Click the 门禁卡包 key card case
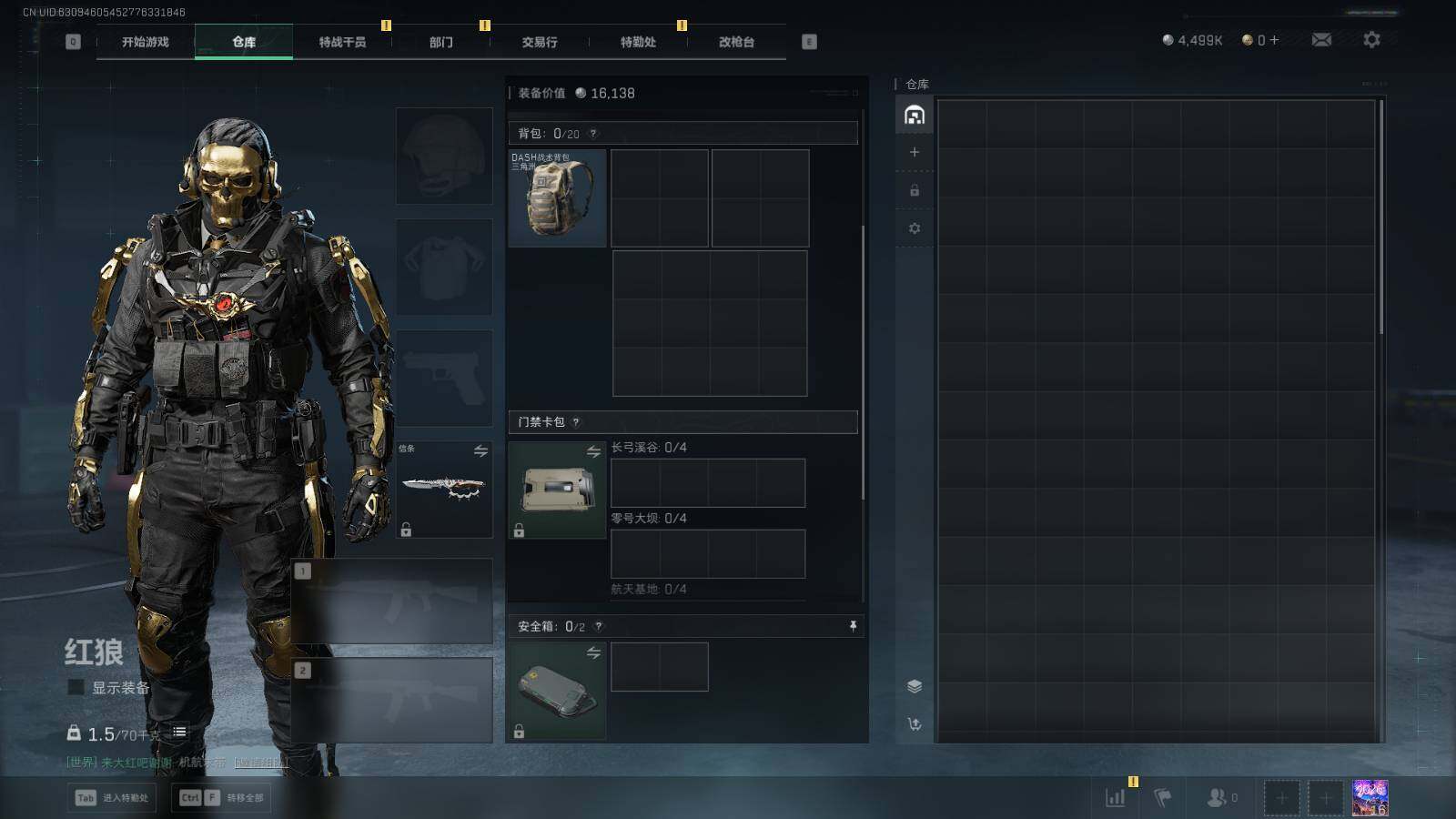Image resolution: width=1456 pixels, height=819 pixels. [557, 490]
